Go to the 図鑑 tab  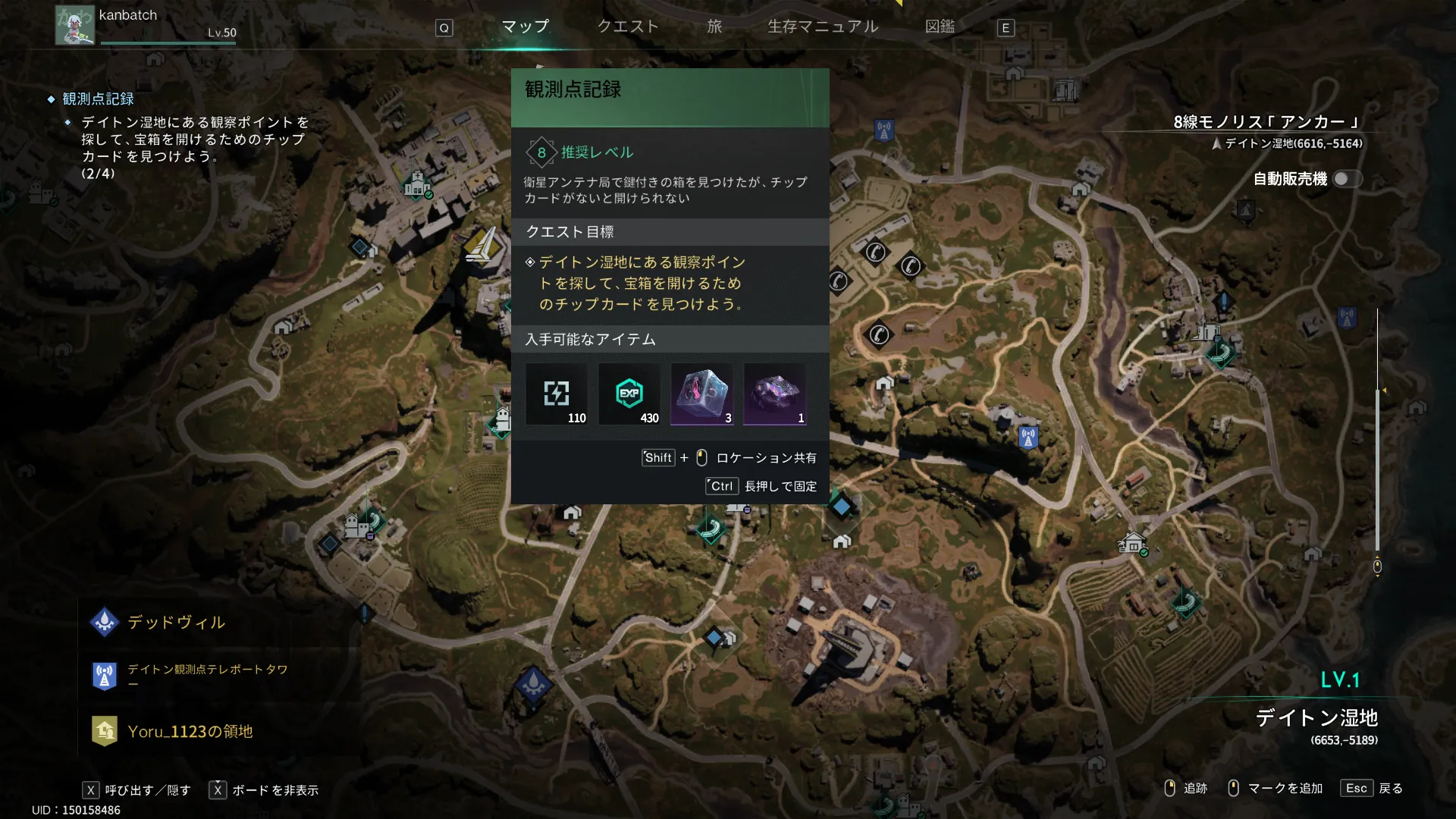[x=940, y=27]
